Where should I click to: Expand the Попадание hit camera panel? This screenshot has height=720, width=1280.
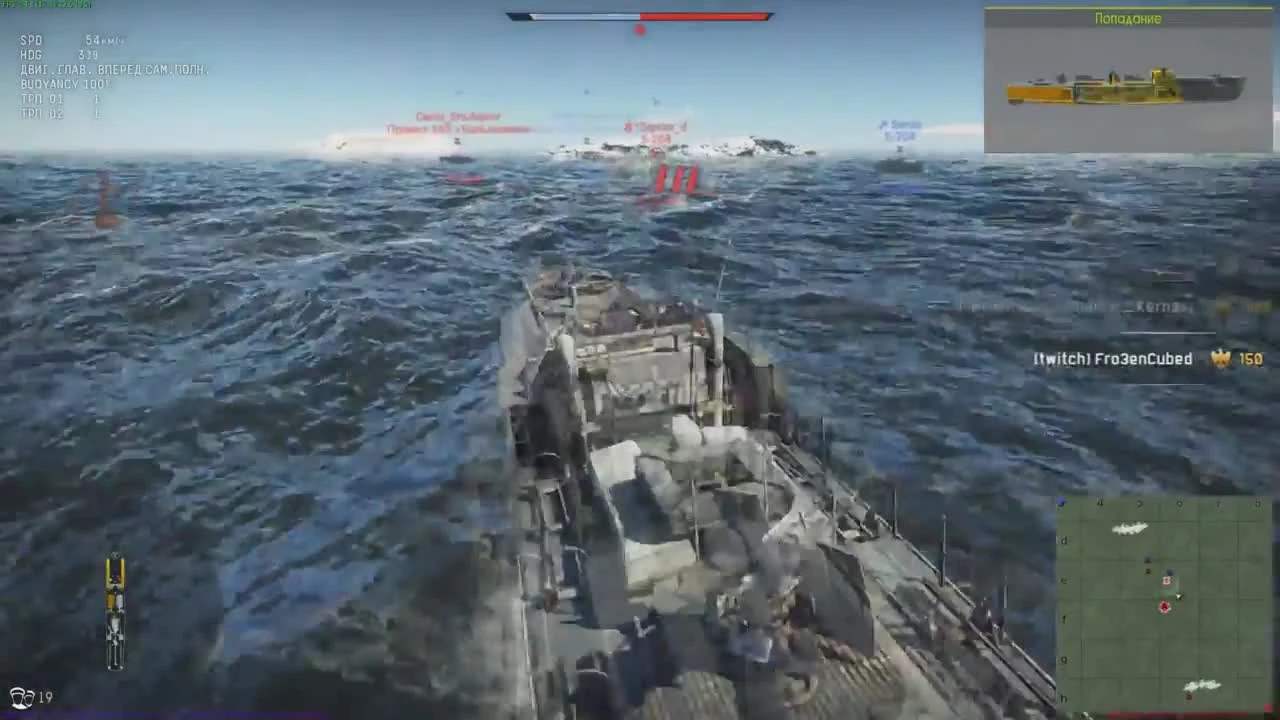(1128, 19)
